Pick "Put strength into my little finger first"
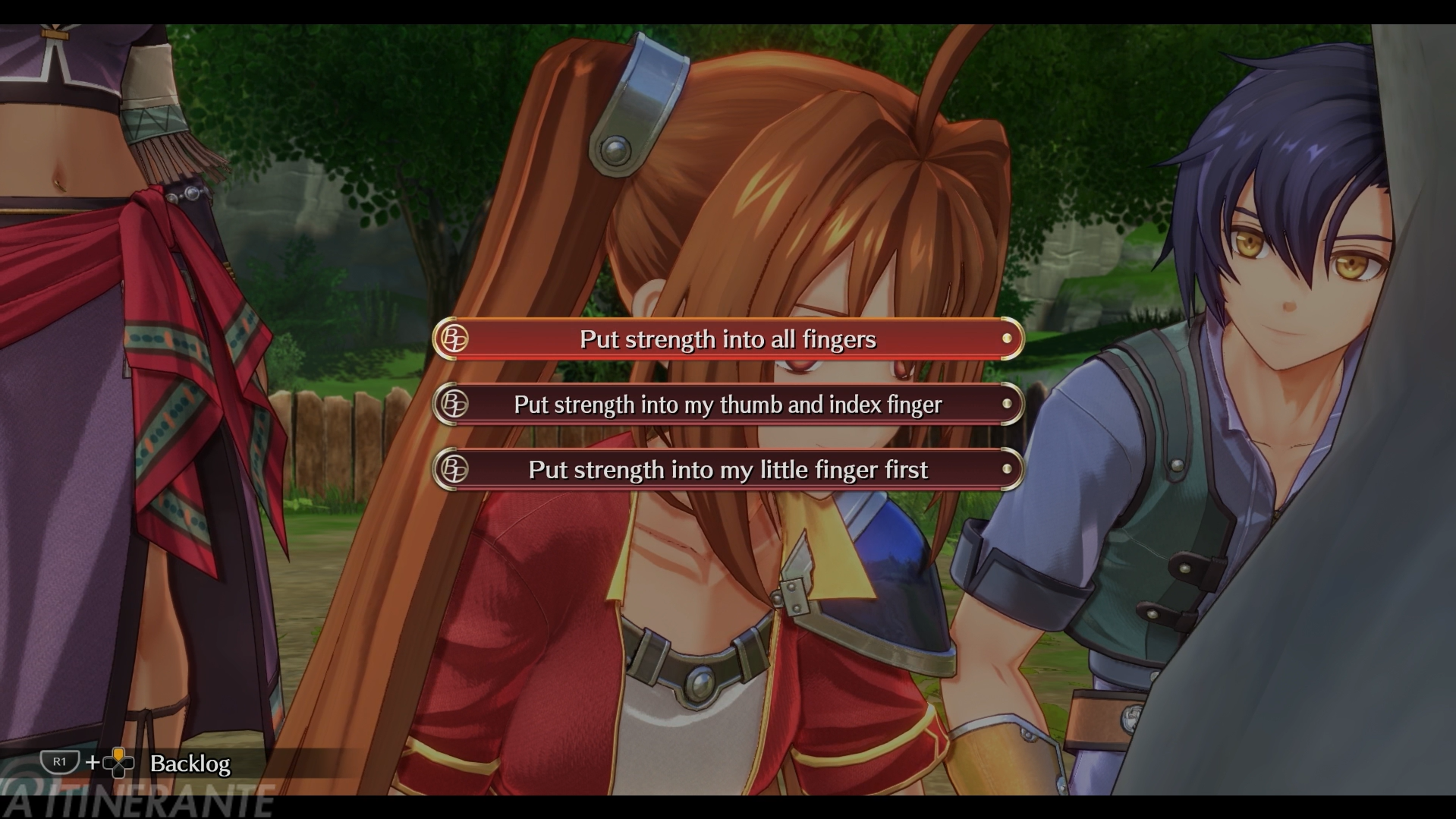The height and width of the screenshot is (819, 1456). 728,470
